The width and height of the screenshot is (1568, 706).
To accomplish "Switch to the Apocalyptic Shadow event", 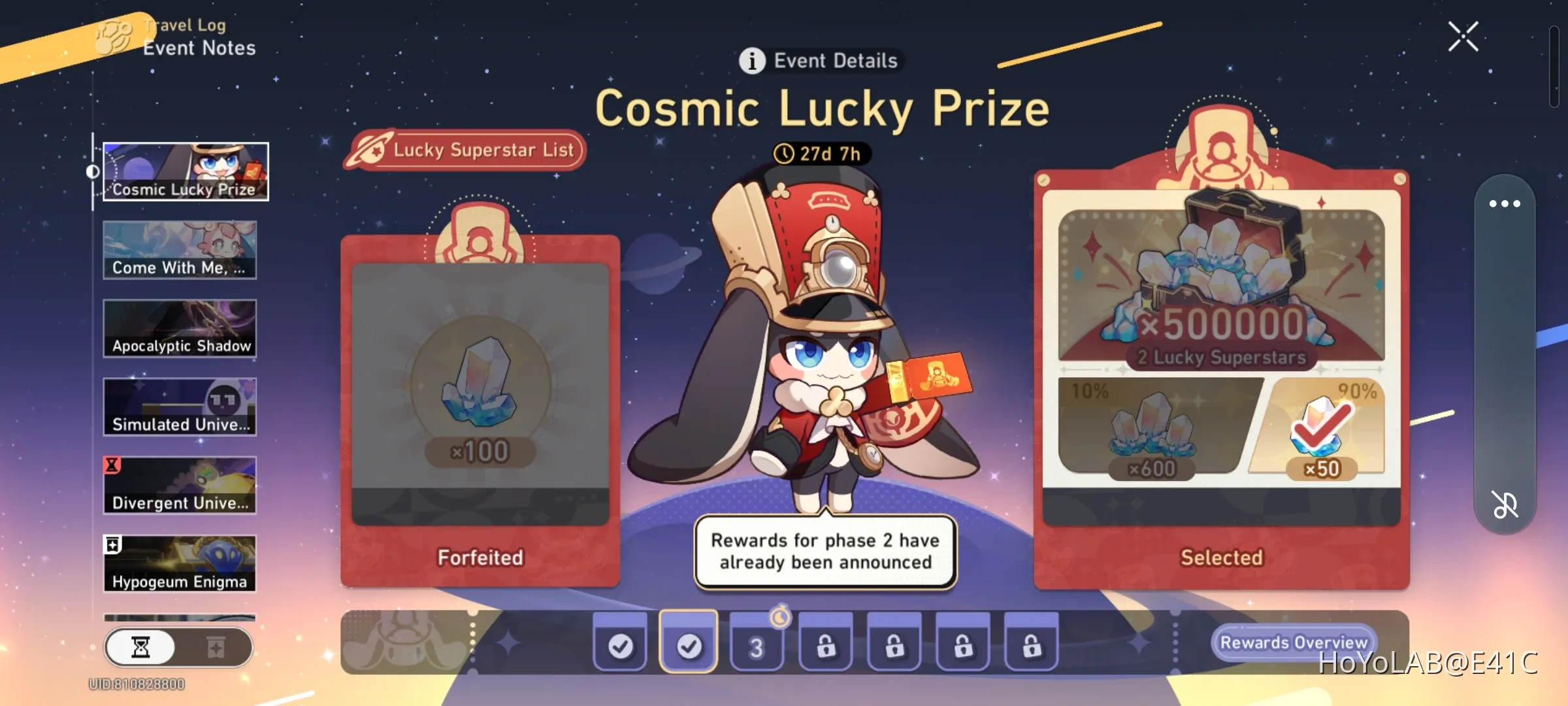I will (x=180, y=327).
